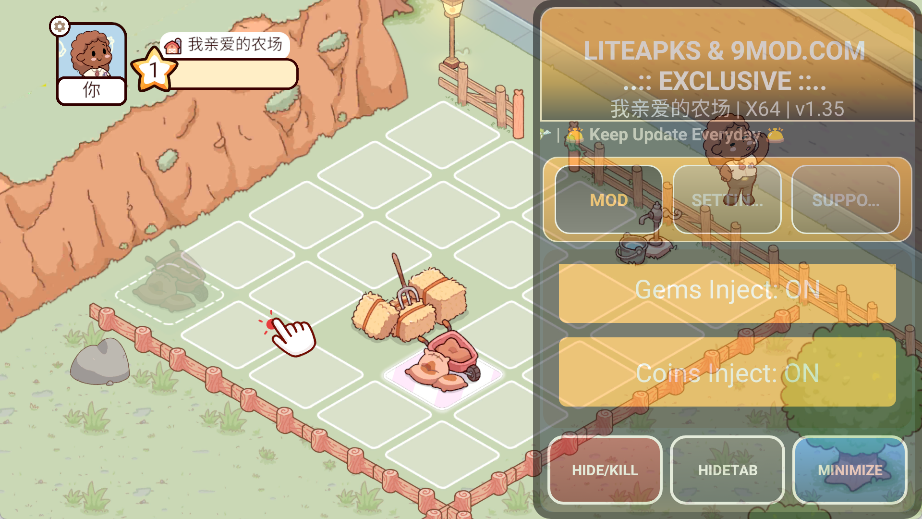This screenshot has width=922, height=519.
Task: Click the HIDE/KILL button
Action: pyautogui.click(x=605, y=469)
